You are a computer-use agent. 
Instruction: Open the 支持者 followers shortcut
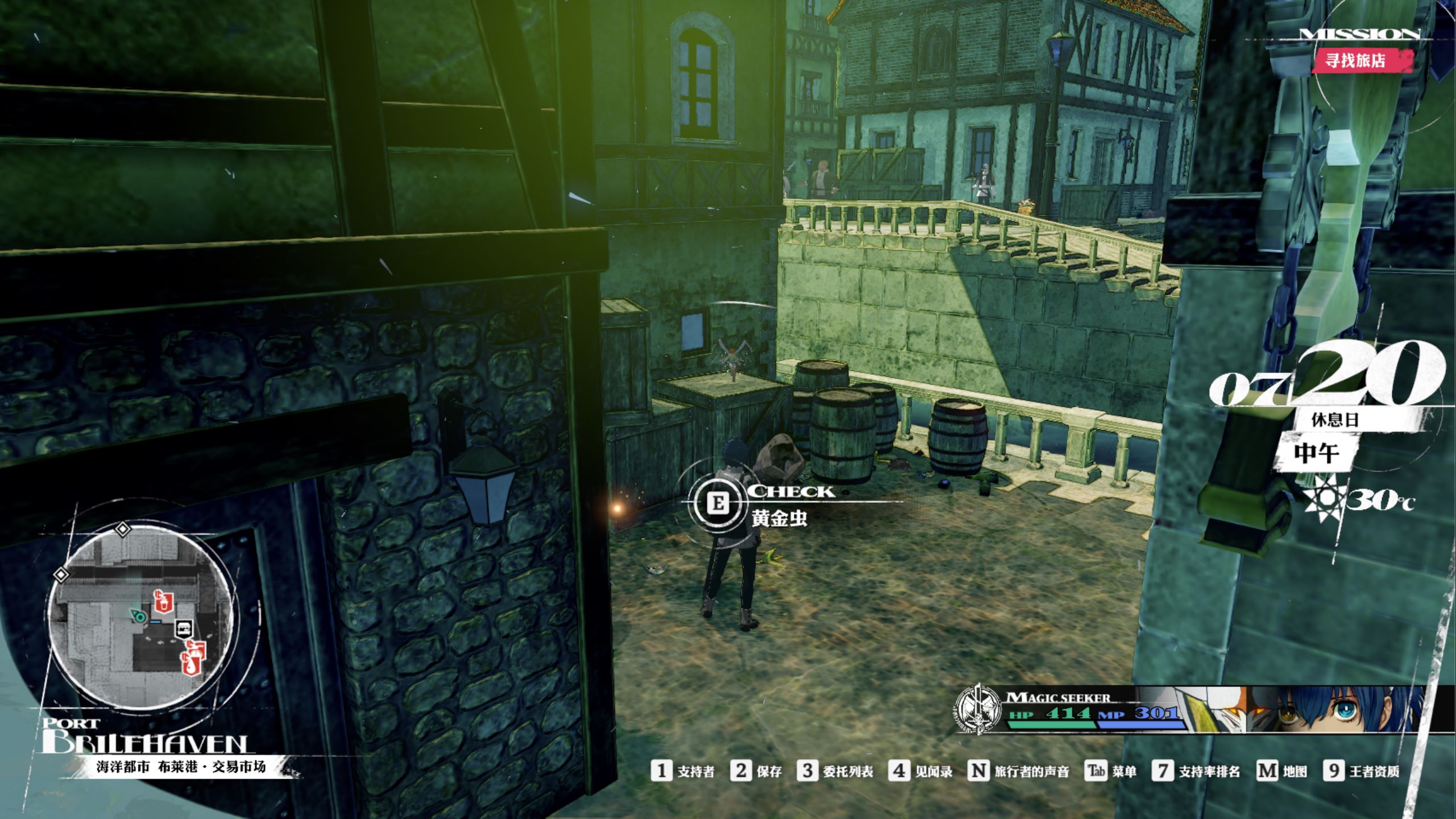(x=683, y=771)
